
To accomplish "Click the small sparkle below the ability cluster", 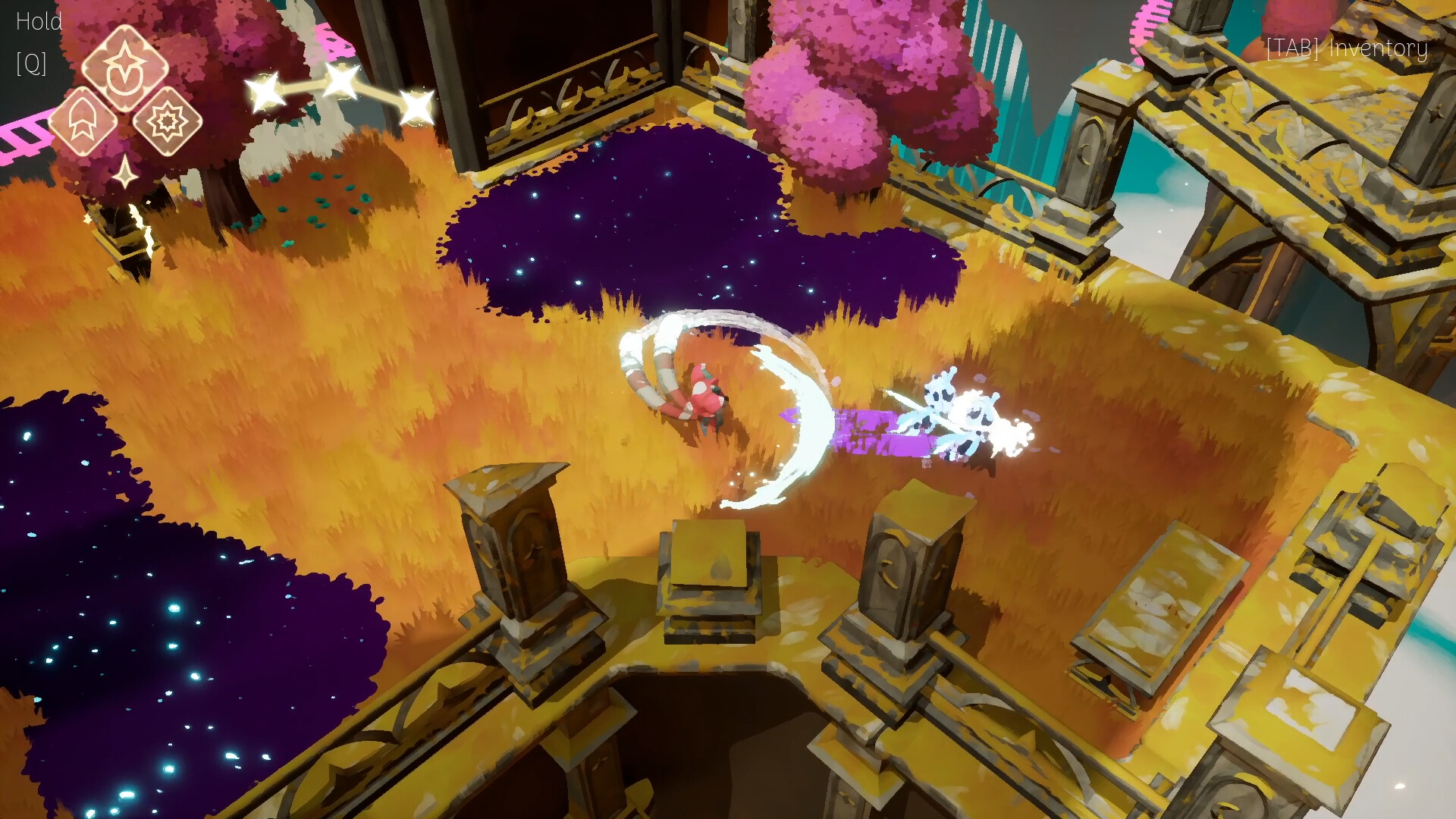I will [x=124, y=173].
